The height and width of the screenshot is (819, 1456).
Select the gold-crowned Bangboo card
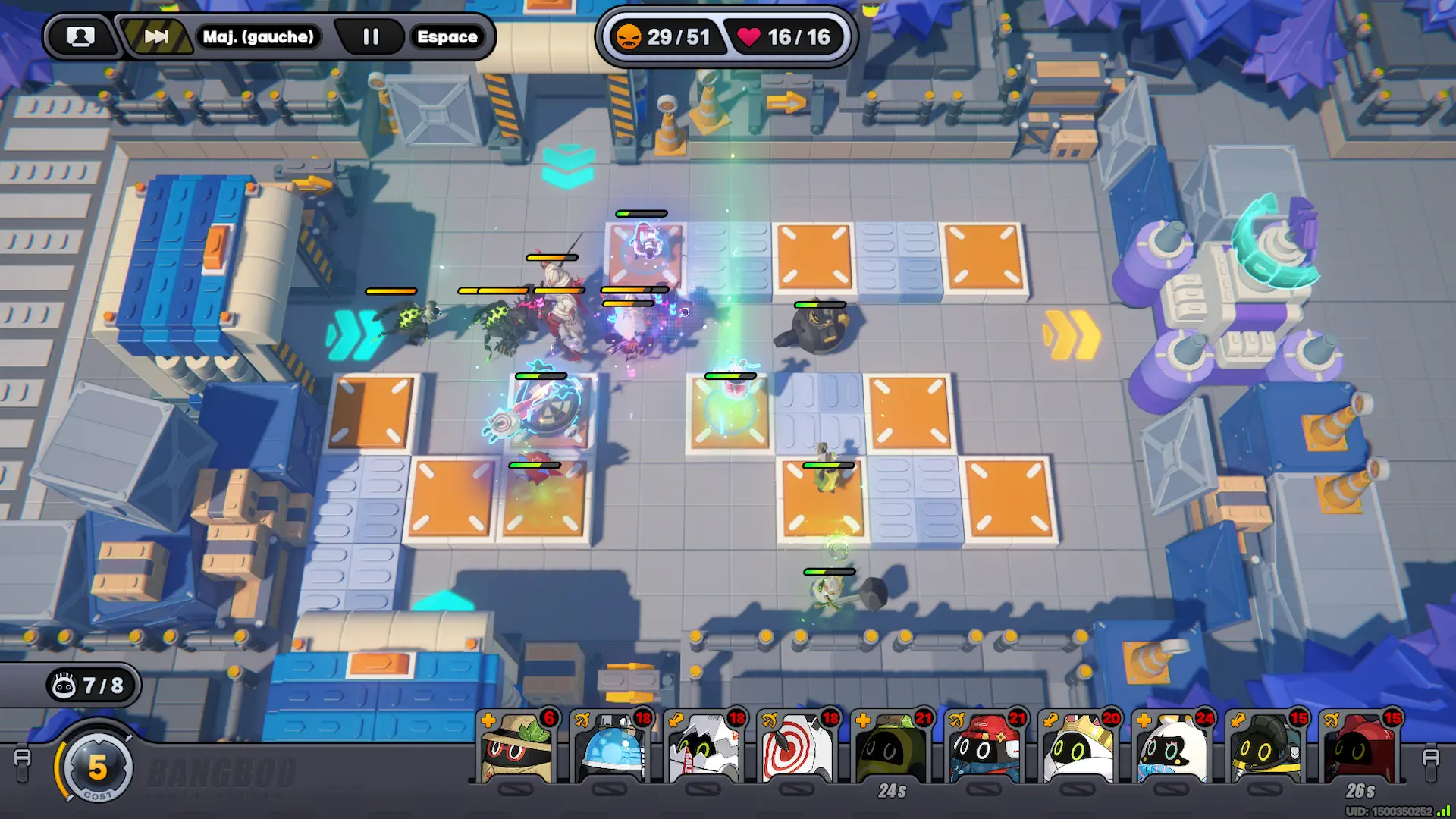click(x=1079, y=748)
